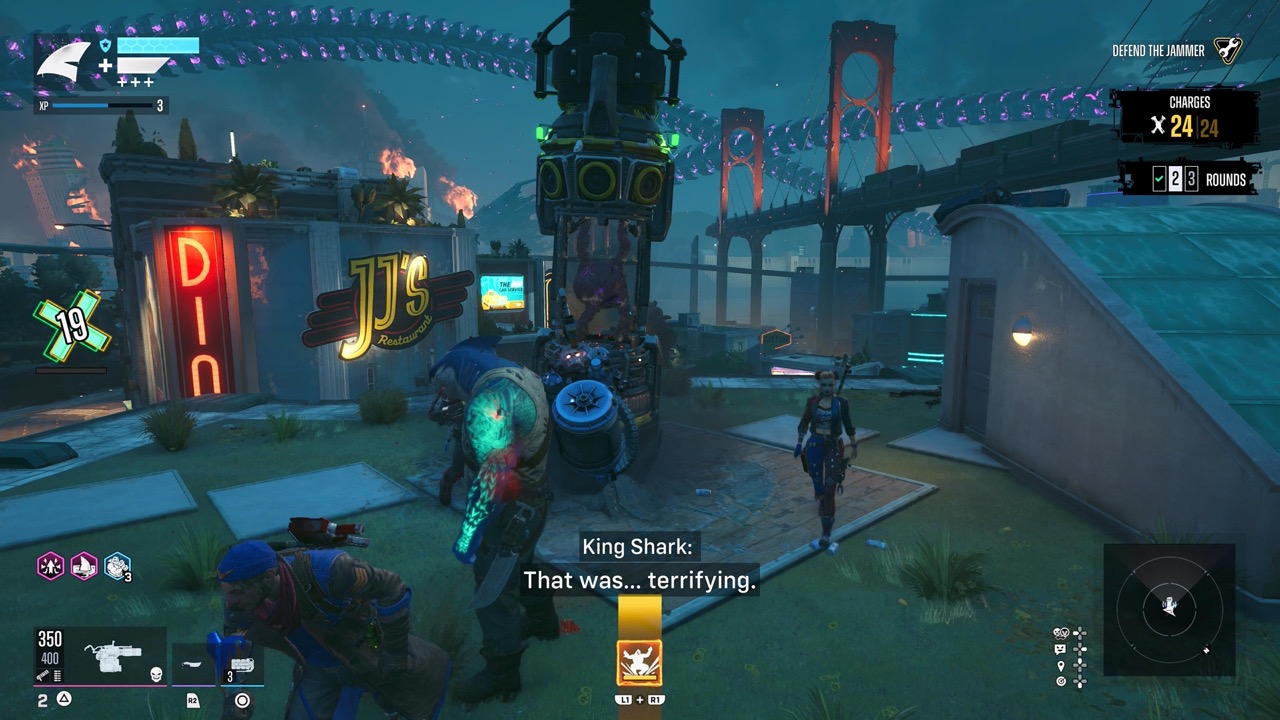Click the skull icon on the minigun panel
Screen dimensions: 1280x720
point(155,675)
